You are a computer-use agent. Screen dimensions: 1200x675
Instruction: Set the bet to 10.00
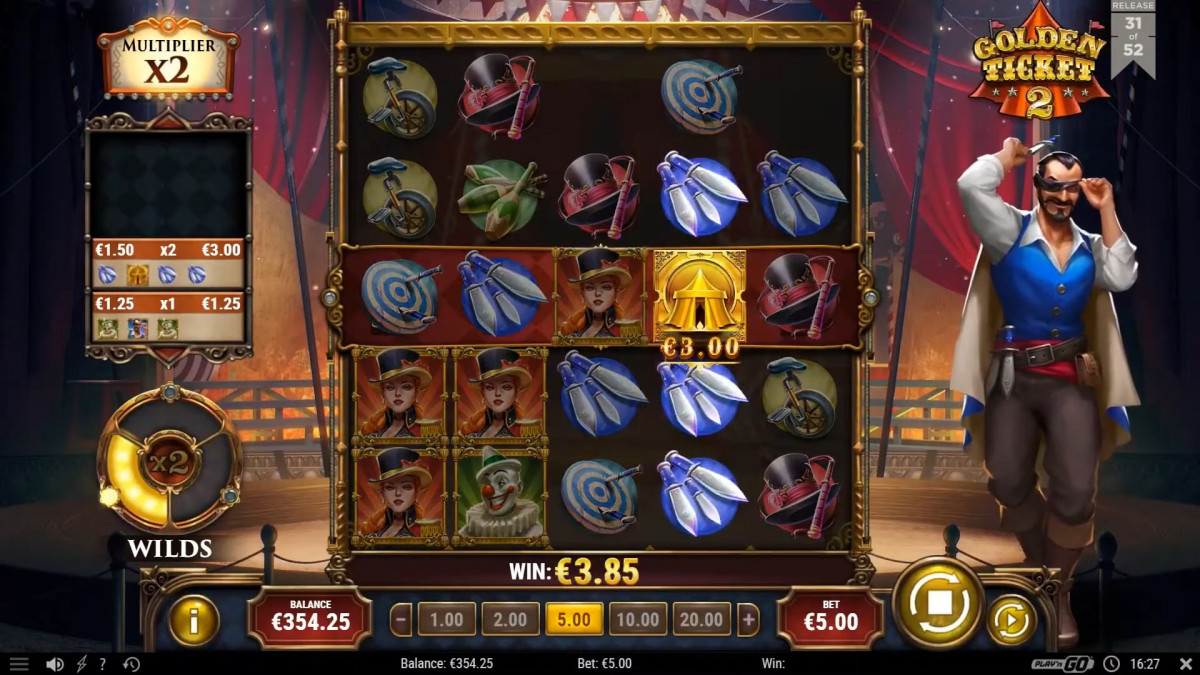(637, 620)
